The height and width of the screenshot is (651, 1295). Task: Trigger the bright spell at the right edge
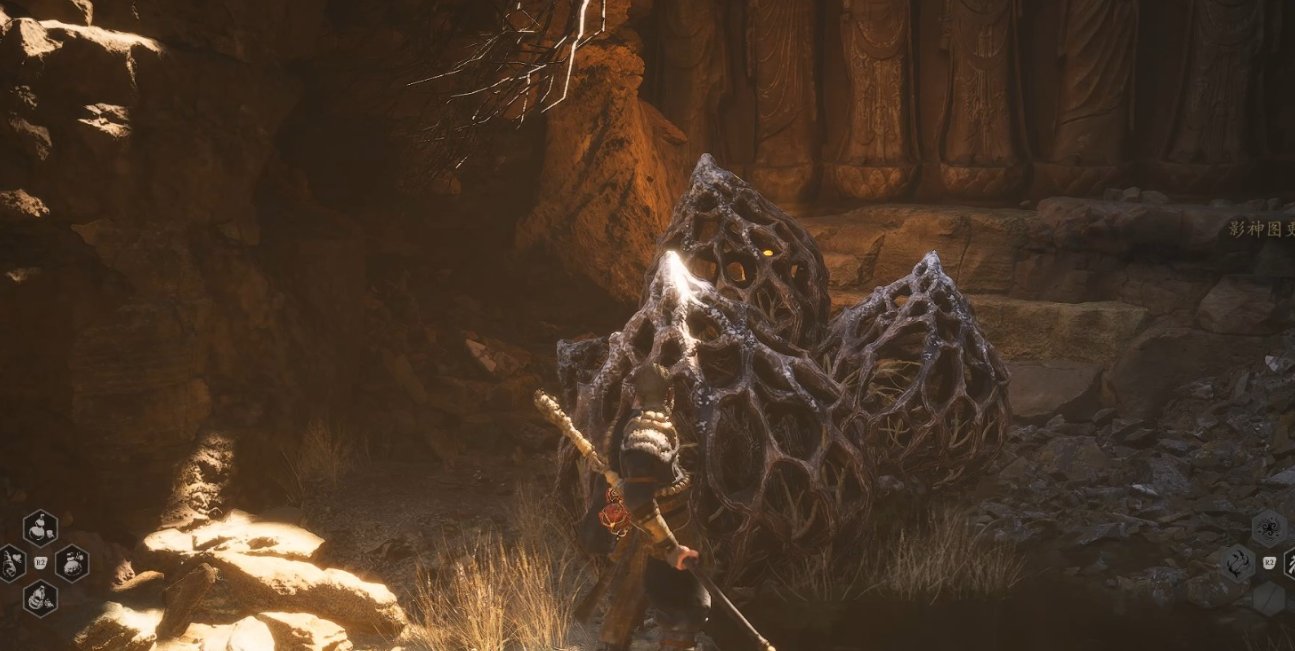(x=1288, y=563)
